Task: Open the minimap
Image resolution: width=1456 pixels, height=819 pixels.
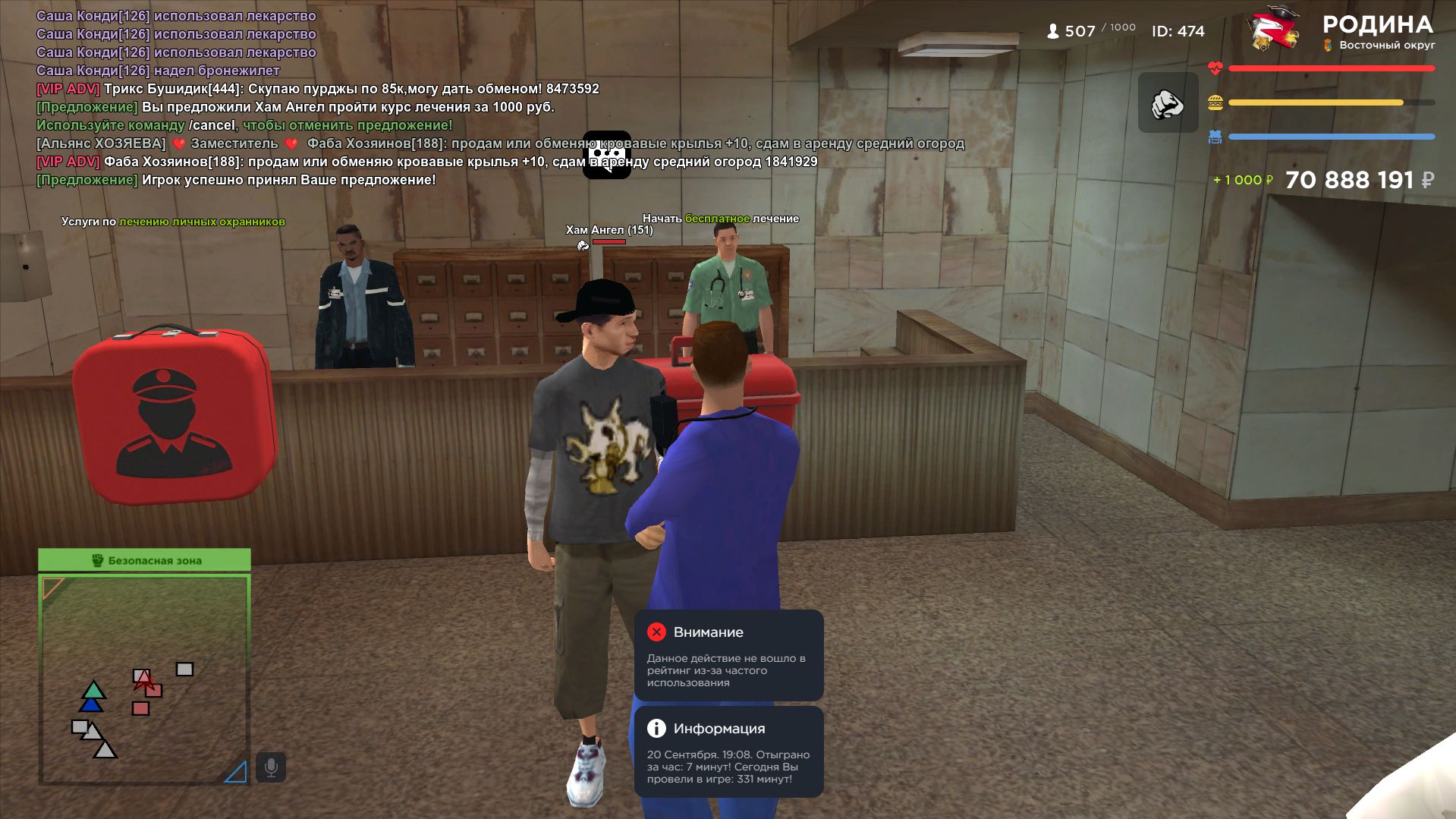Action: [144, 679]
